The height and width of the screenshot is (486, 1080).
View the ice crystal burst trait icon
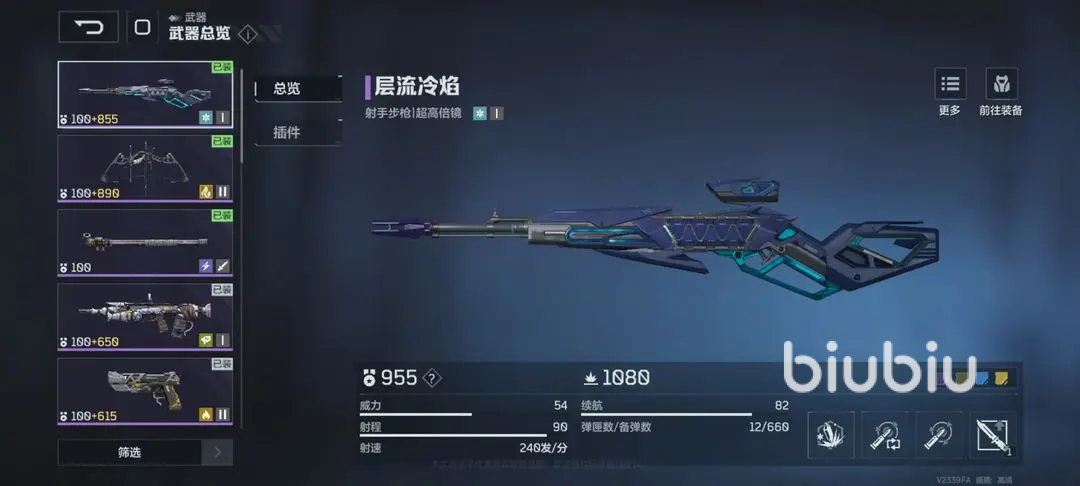(x=831, y=435)
